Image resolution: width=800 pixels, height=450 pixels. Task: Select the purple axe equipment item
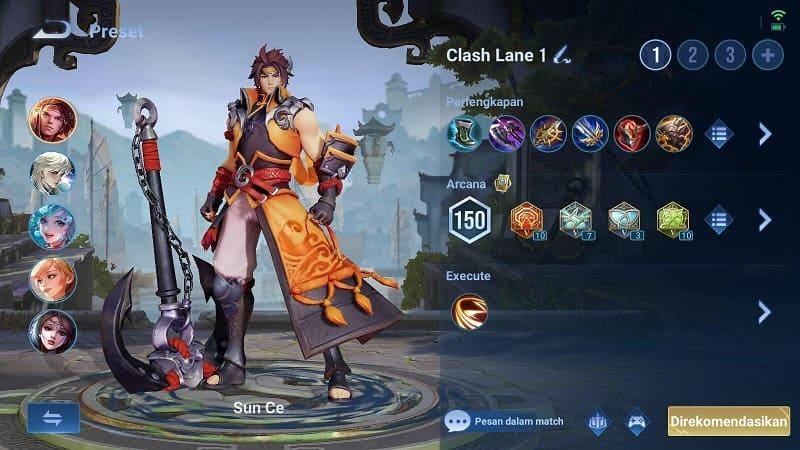click(x=506, y=134)
